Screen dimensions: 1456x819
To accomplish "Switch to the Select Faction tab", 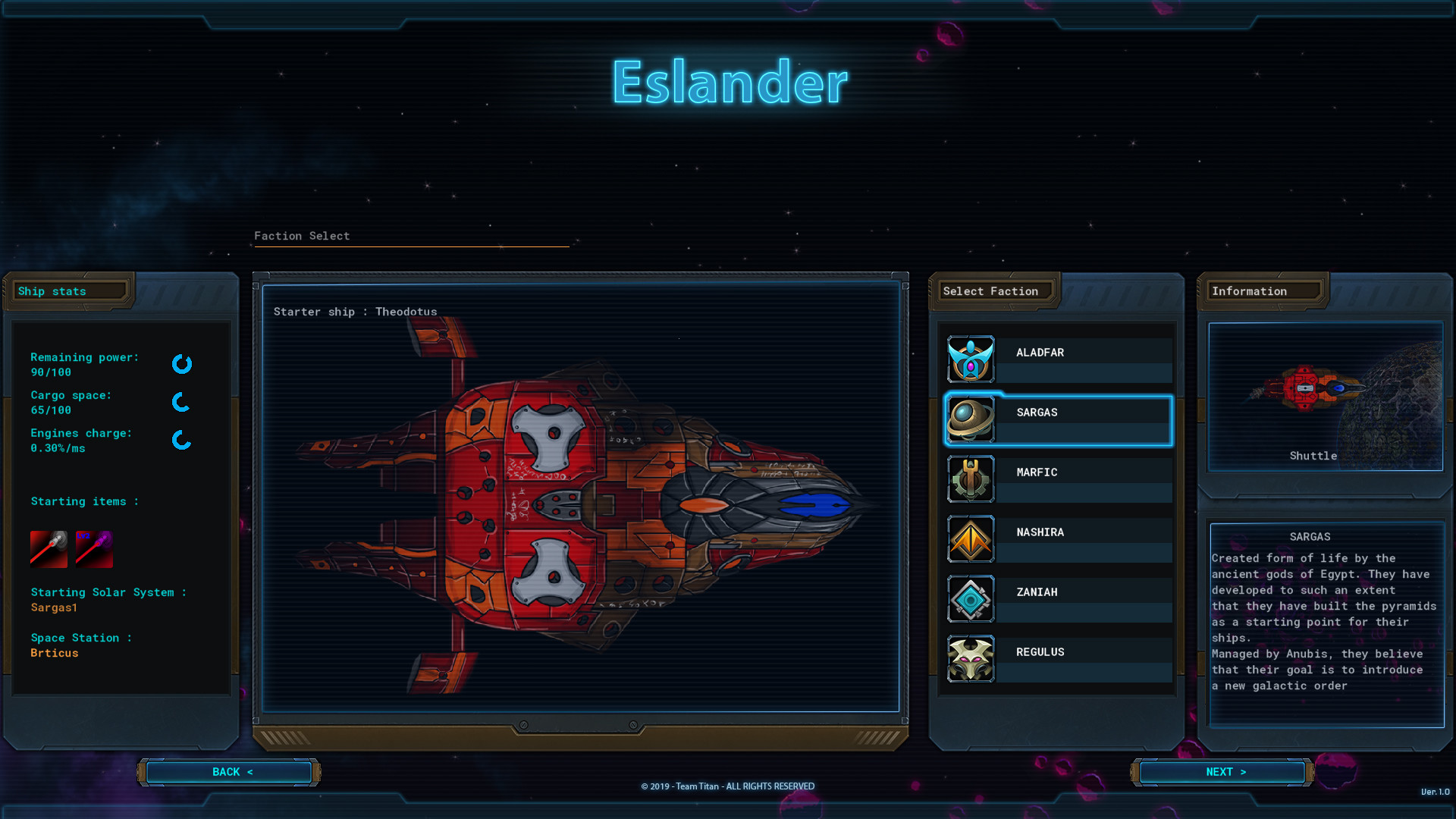I will (x=993, y=291).
